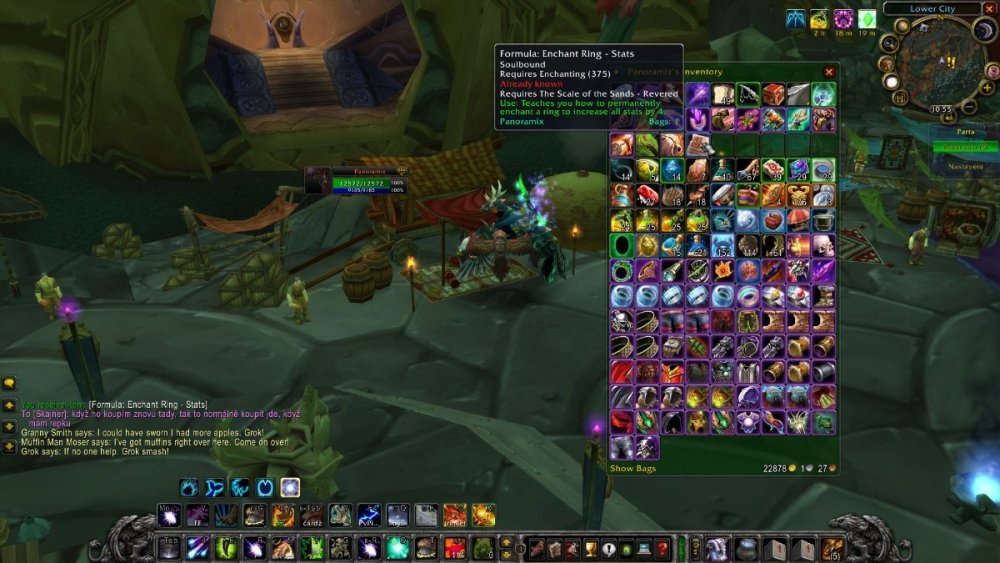Screen dimensions: 1000x563
Task: Open the chat speech bubble button
Action: point(9,383)
